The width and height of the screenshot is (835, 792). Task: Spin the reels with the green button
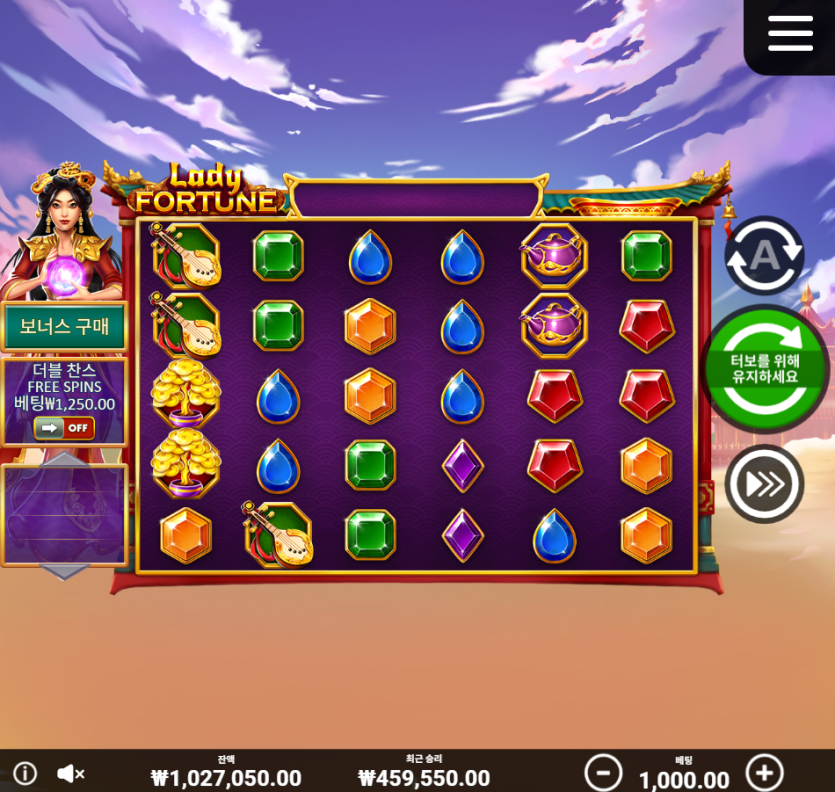pyautogui.click(x=765, y=369)
